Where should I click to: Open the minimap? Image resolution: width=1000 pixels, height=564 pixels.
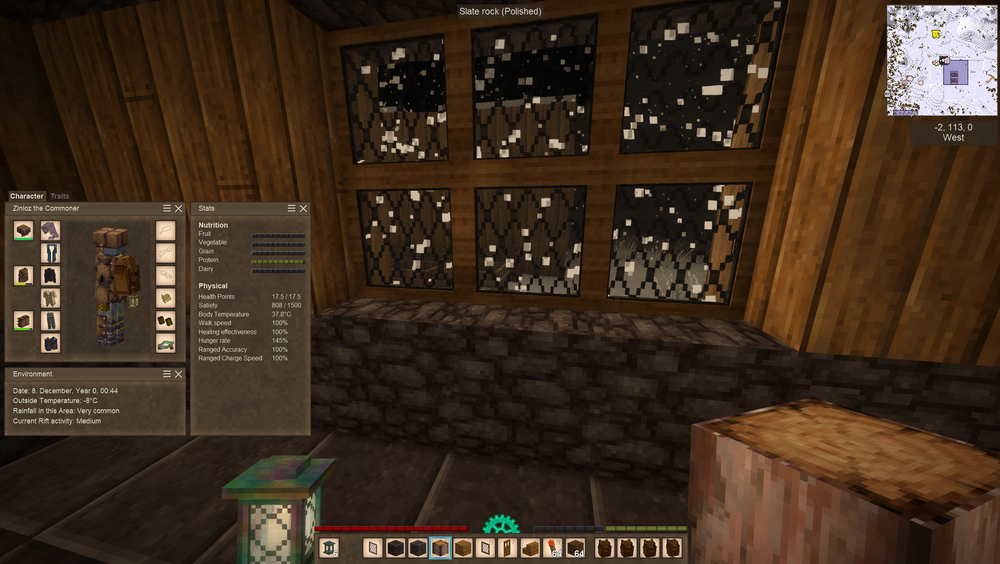(x=942, y=60)
